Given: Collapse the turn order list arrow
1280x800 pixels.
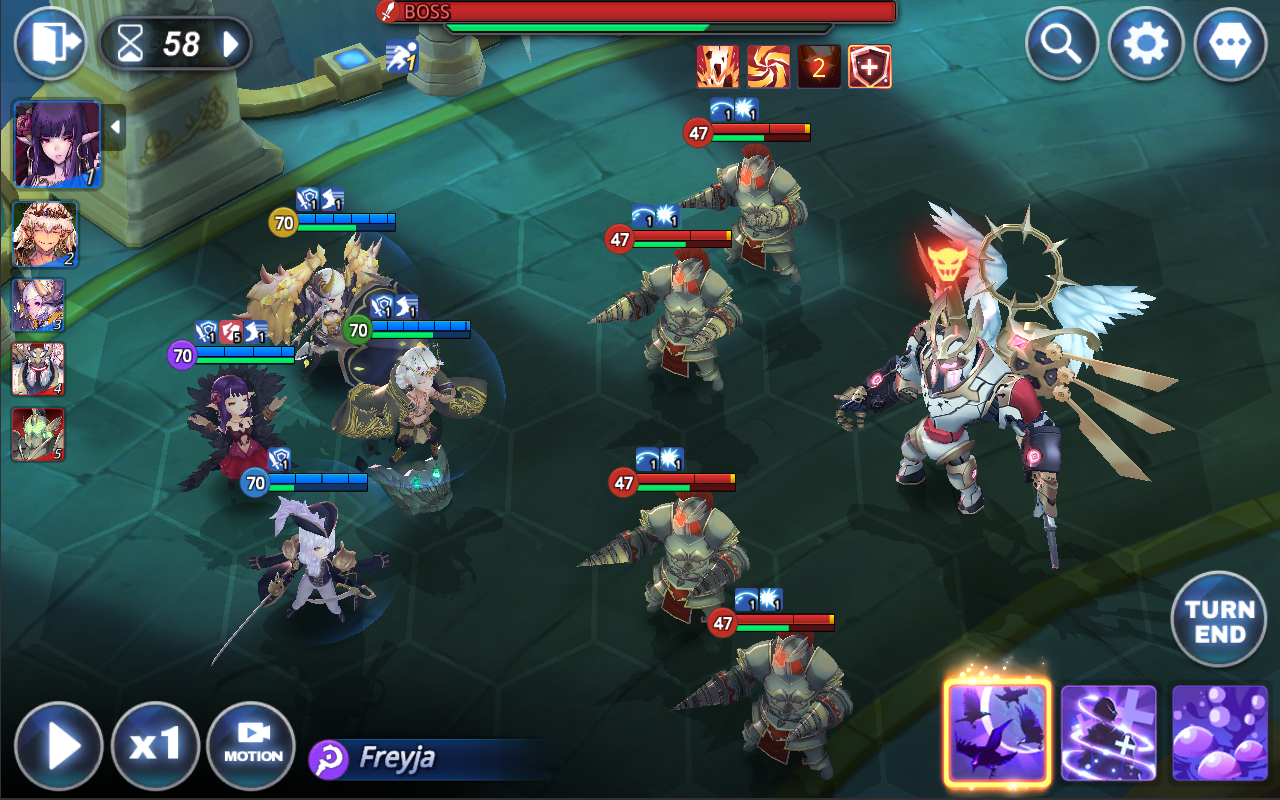Looking at the screenshot, I should tap(115, 127).
